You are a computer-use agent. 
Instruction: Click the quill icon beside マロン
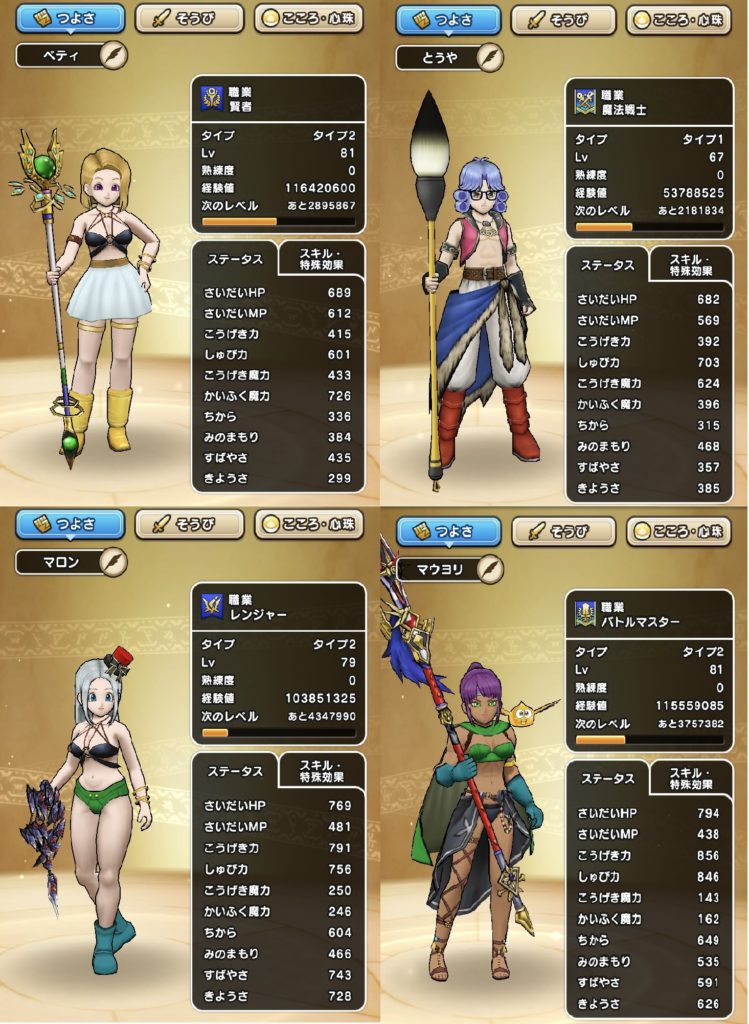(x=113, y=560)
